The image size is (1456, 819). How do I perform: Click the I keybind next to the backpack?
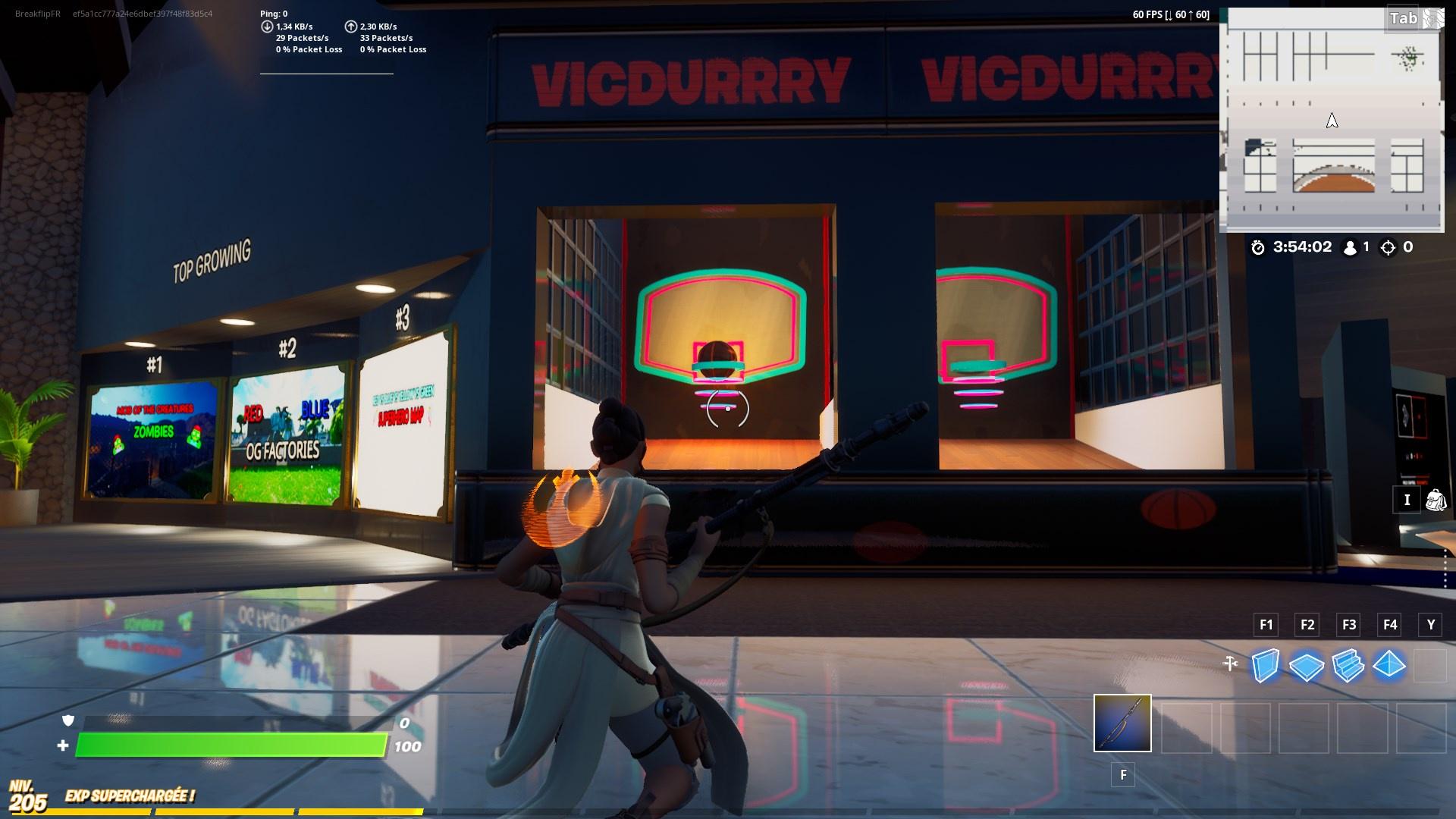[1407, 500]
